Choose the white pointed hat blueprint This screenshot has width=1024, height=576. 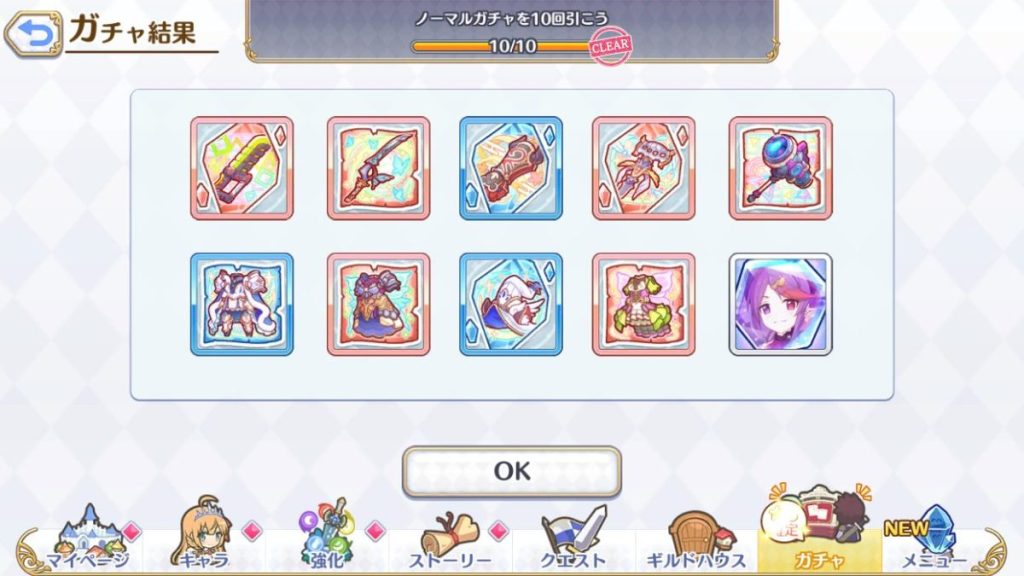[511, 304]
